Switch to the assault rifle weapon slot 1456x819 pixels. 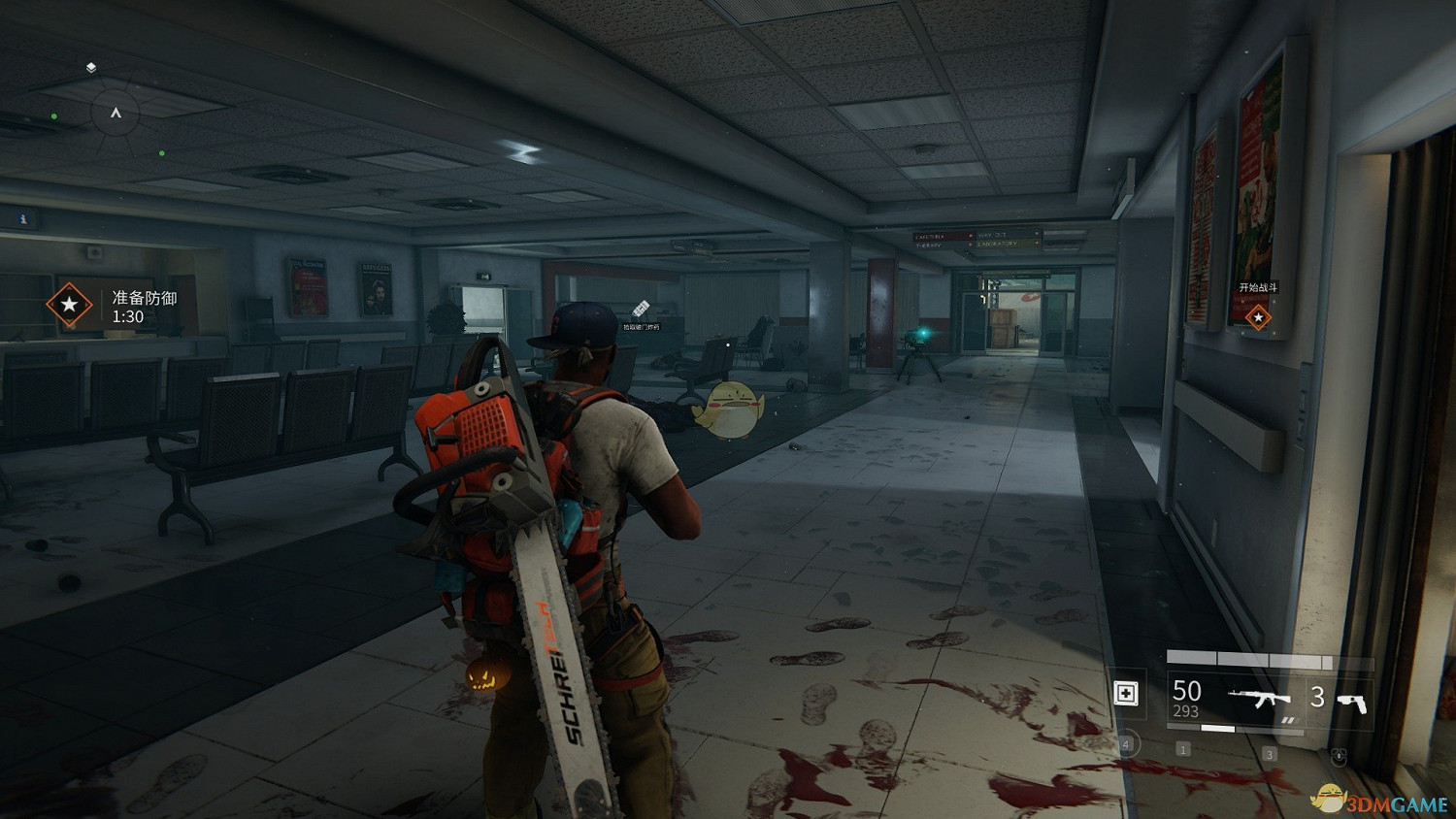coord(1258,698)
